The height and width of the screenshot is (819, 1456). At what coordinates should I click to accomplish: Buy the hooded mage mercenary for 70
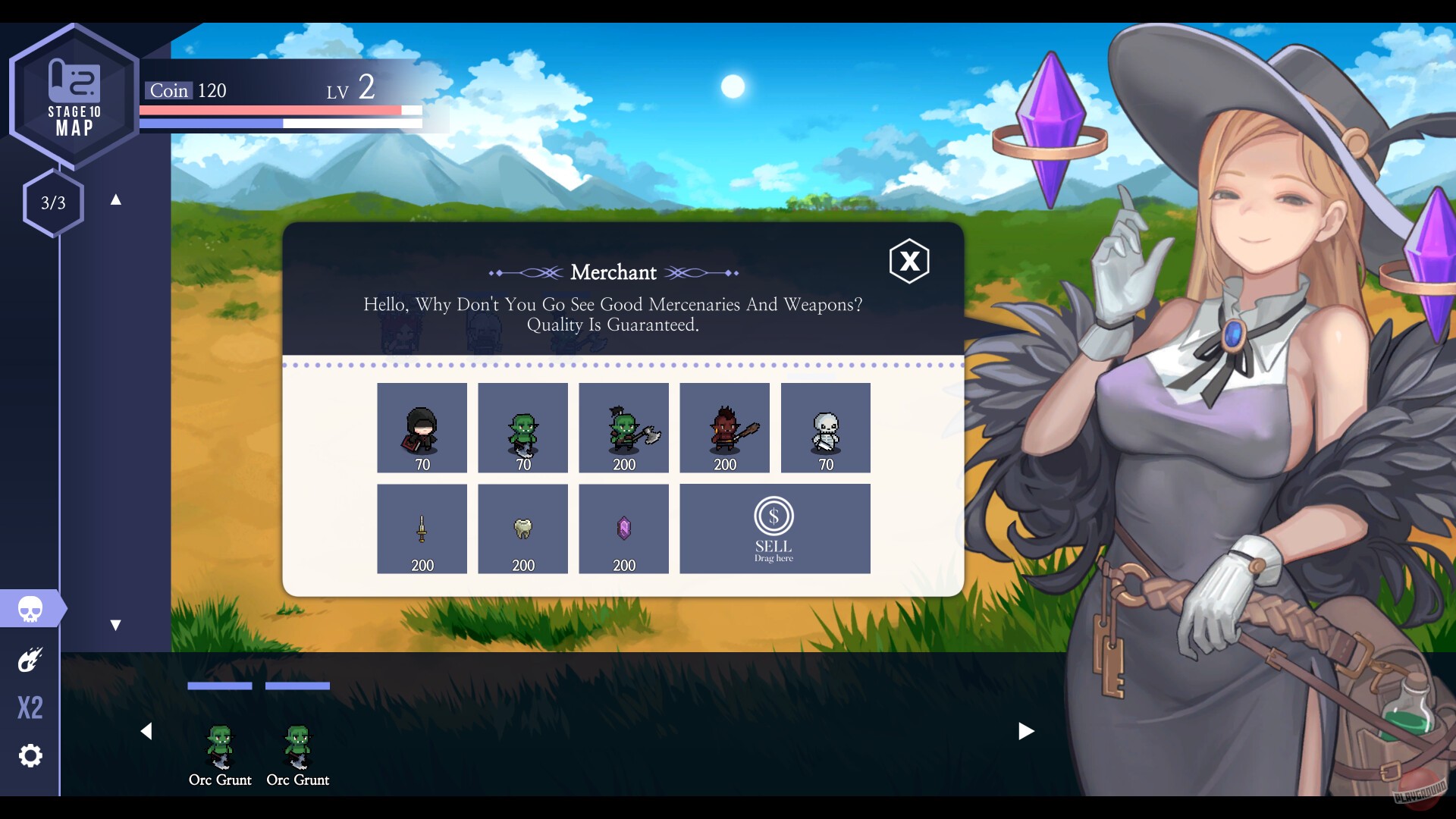pyautogui.click(x=422, y=427)
